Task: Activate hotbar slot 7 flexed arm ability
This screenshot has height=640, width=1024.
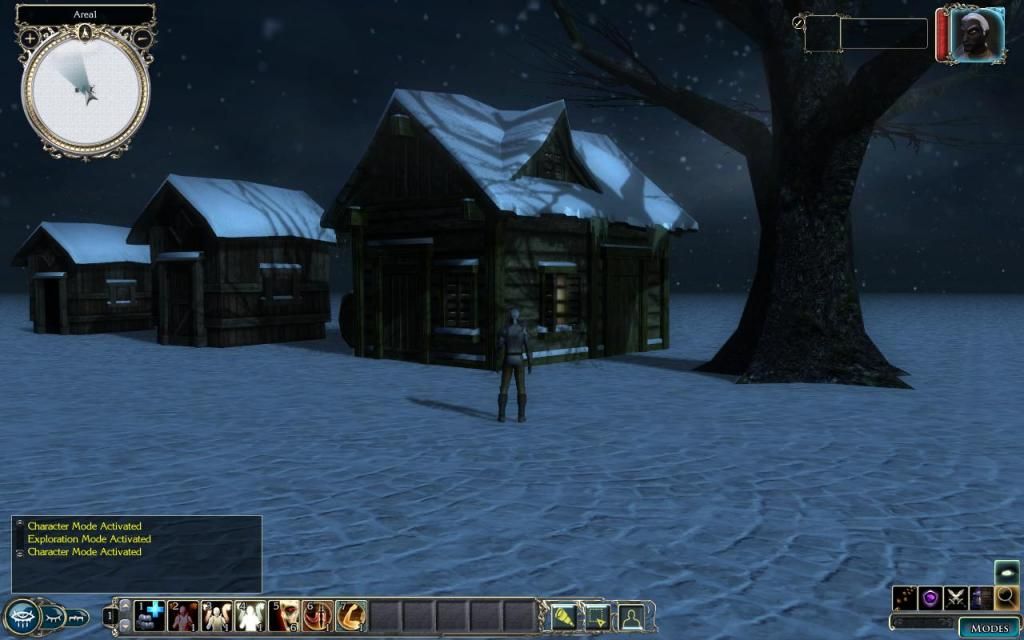Action: pyautogui.click(x=351, y=615)
